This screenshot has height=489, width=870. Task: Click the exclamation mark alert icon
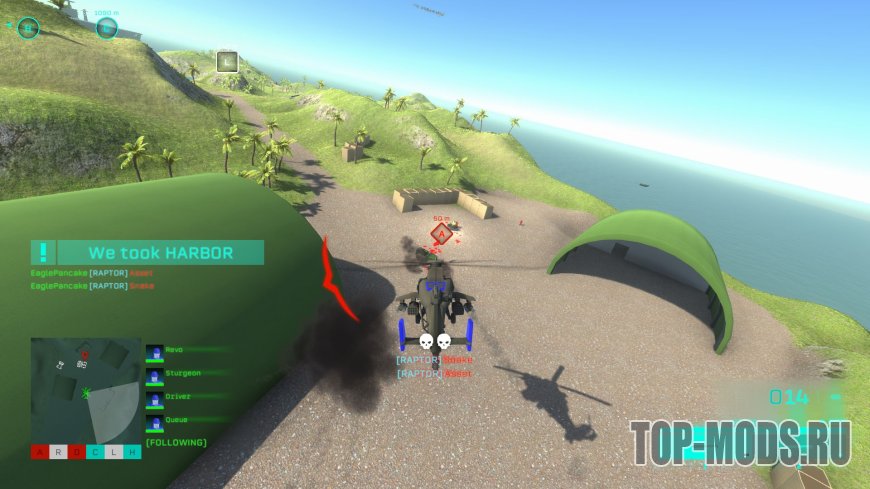[43, 253]
